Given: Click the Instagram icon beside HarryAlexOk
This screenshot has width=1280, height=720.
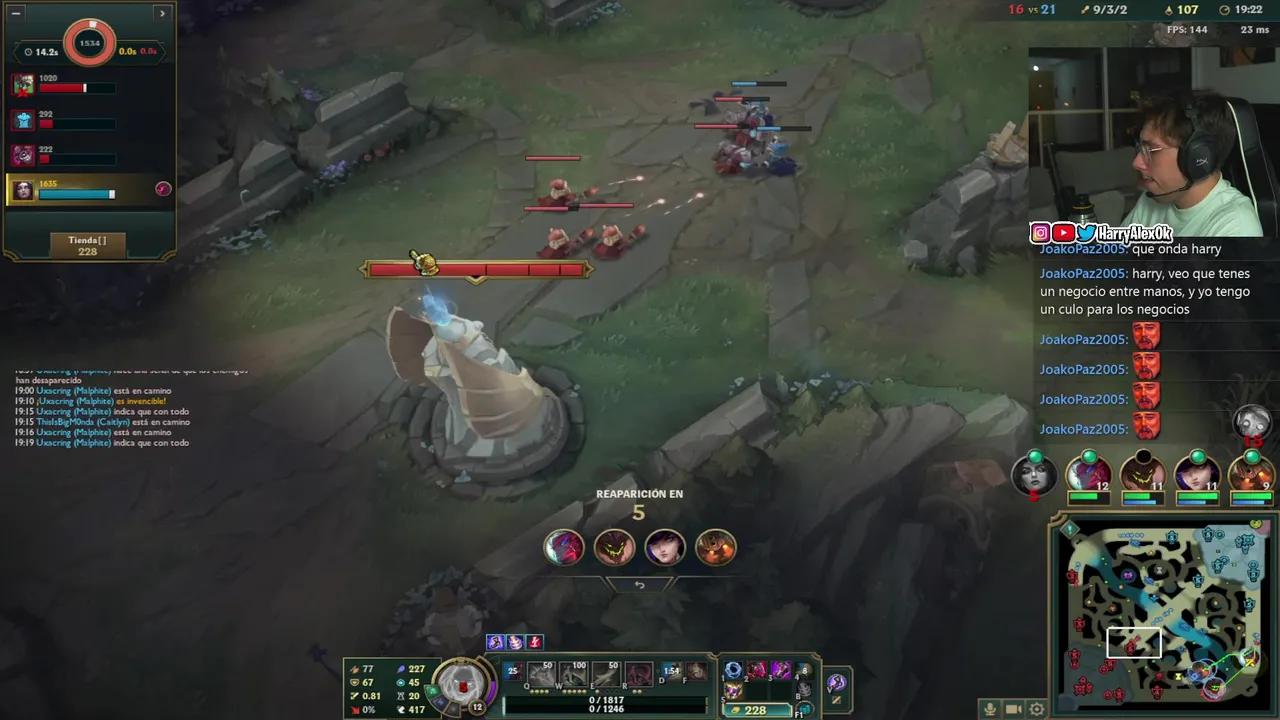Looking at the screenshot, I should pyautogui.click(x=1041, y=233).
